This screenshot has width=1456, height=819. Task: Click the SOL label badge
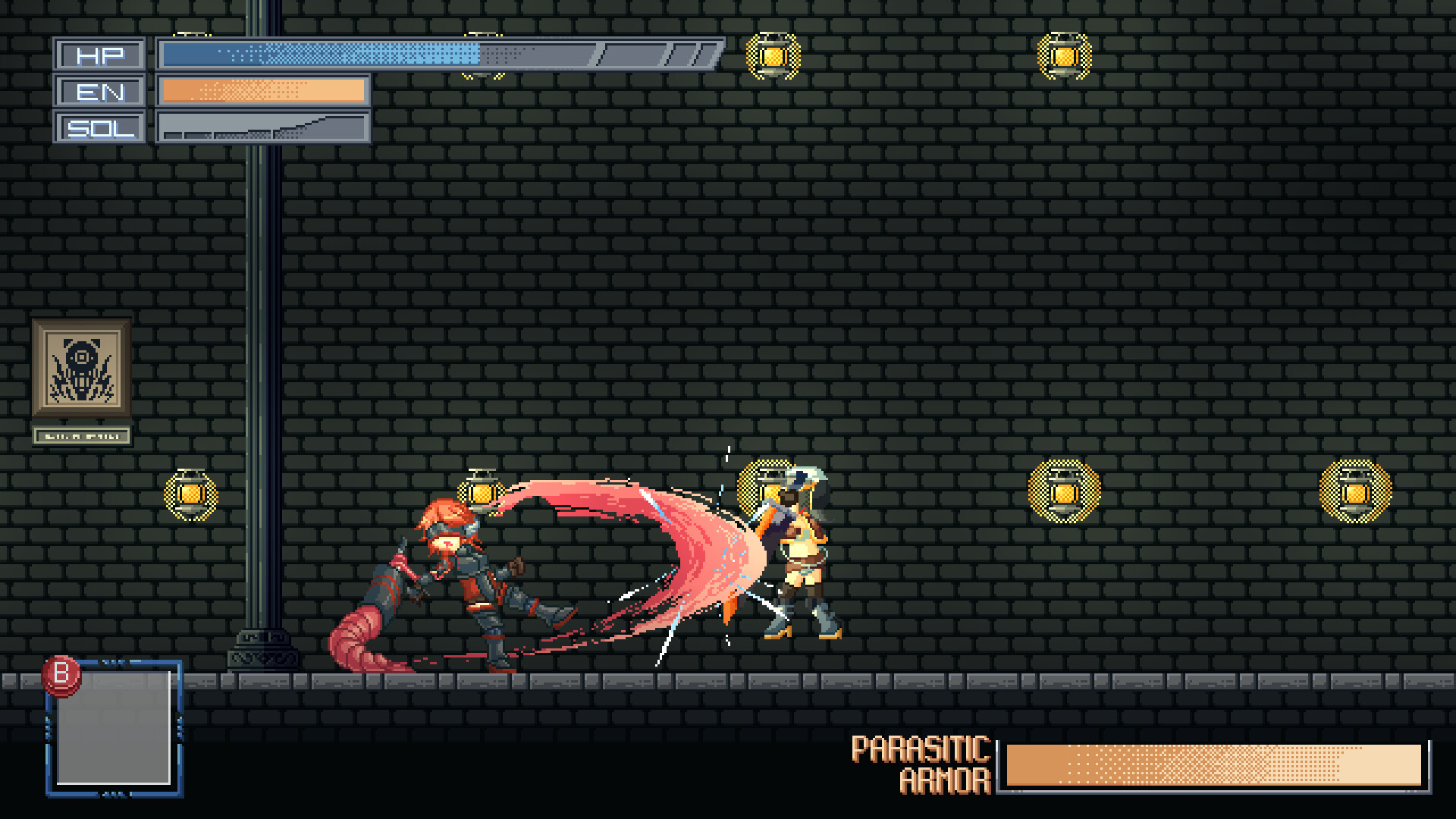tap(99, 128)
